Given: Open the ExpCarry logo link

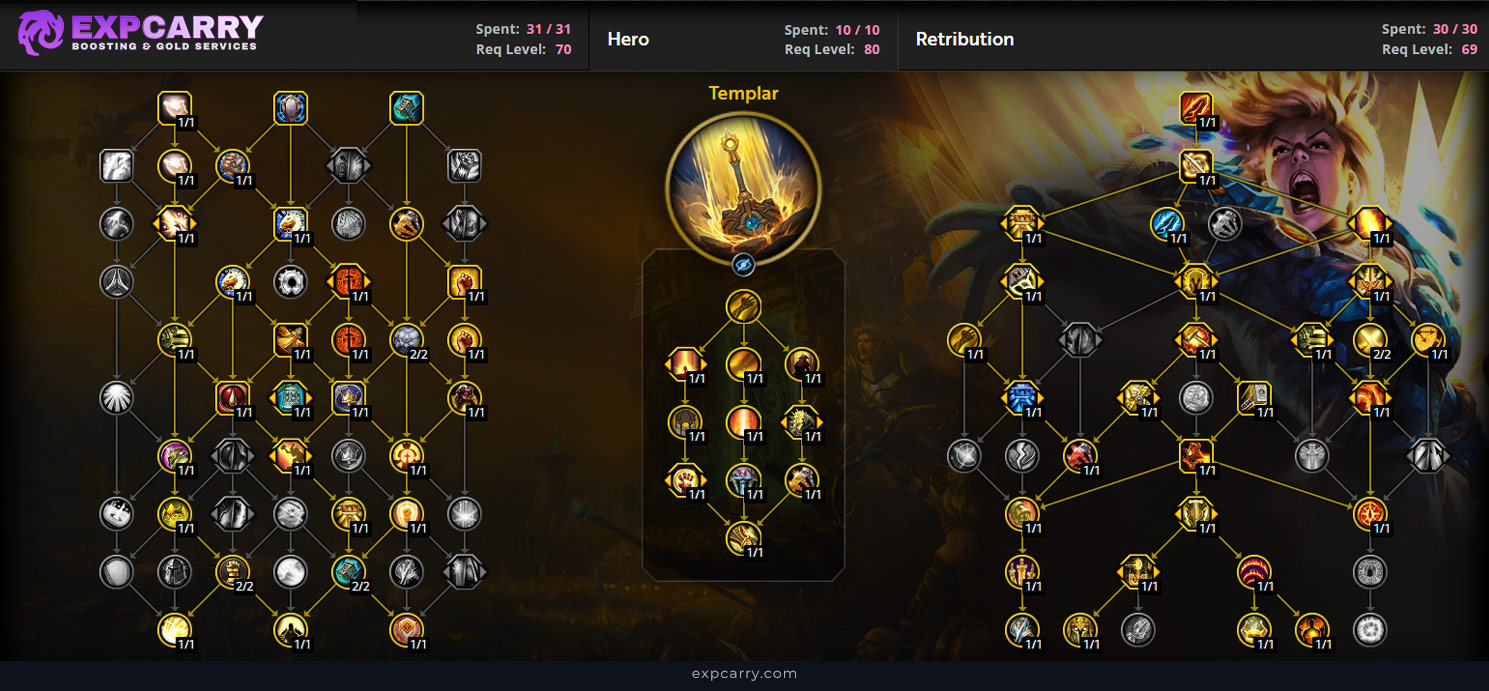Looking at the screenshot, I should point(140,33).
